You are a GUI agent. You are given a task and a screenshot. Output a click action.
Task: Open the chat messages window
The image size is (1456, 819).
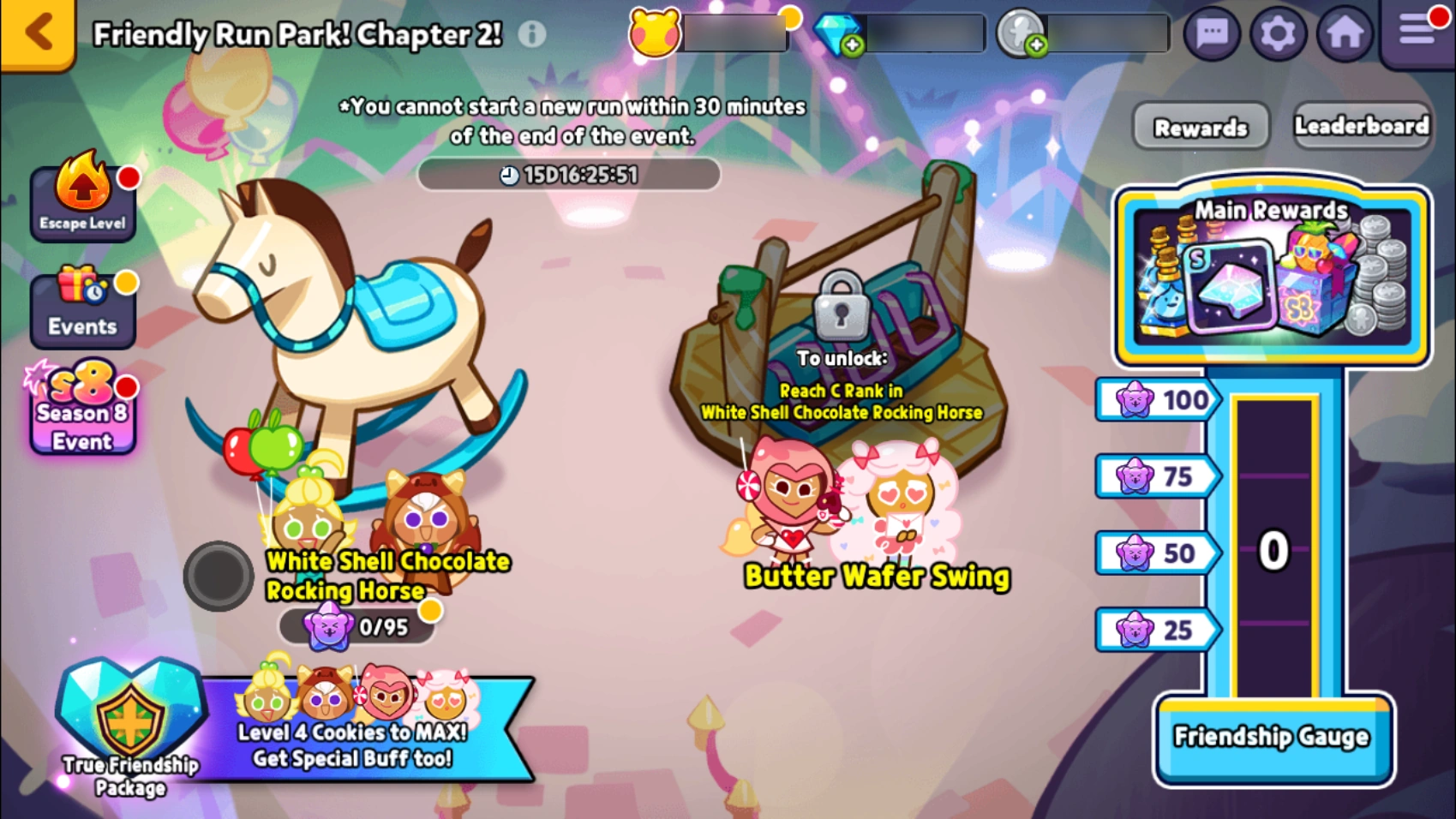pos(1212,33)
